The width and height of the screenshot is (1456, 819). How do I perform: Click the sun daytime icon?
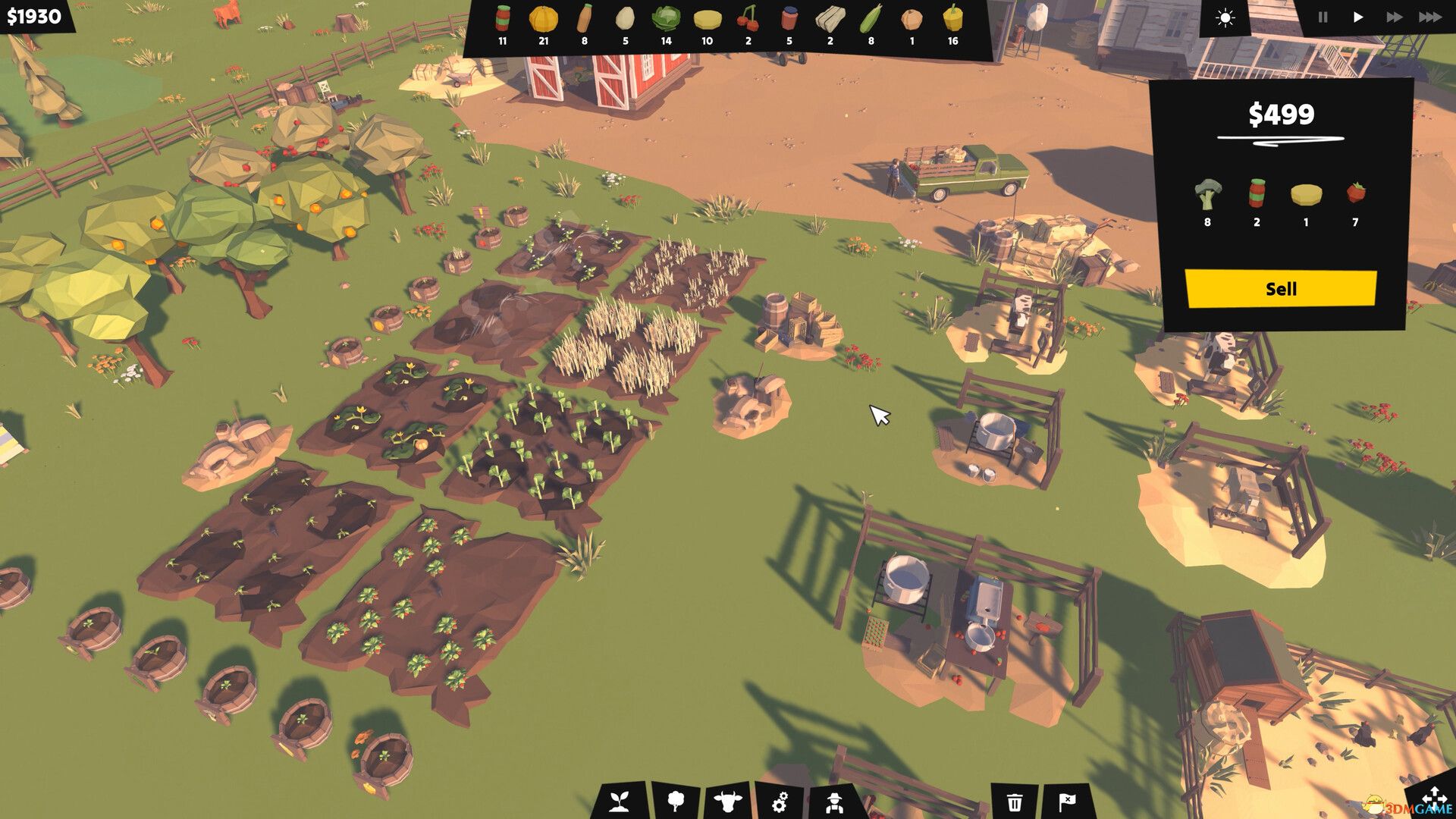point(1225,18)
